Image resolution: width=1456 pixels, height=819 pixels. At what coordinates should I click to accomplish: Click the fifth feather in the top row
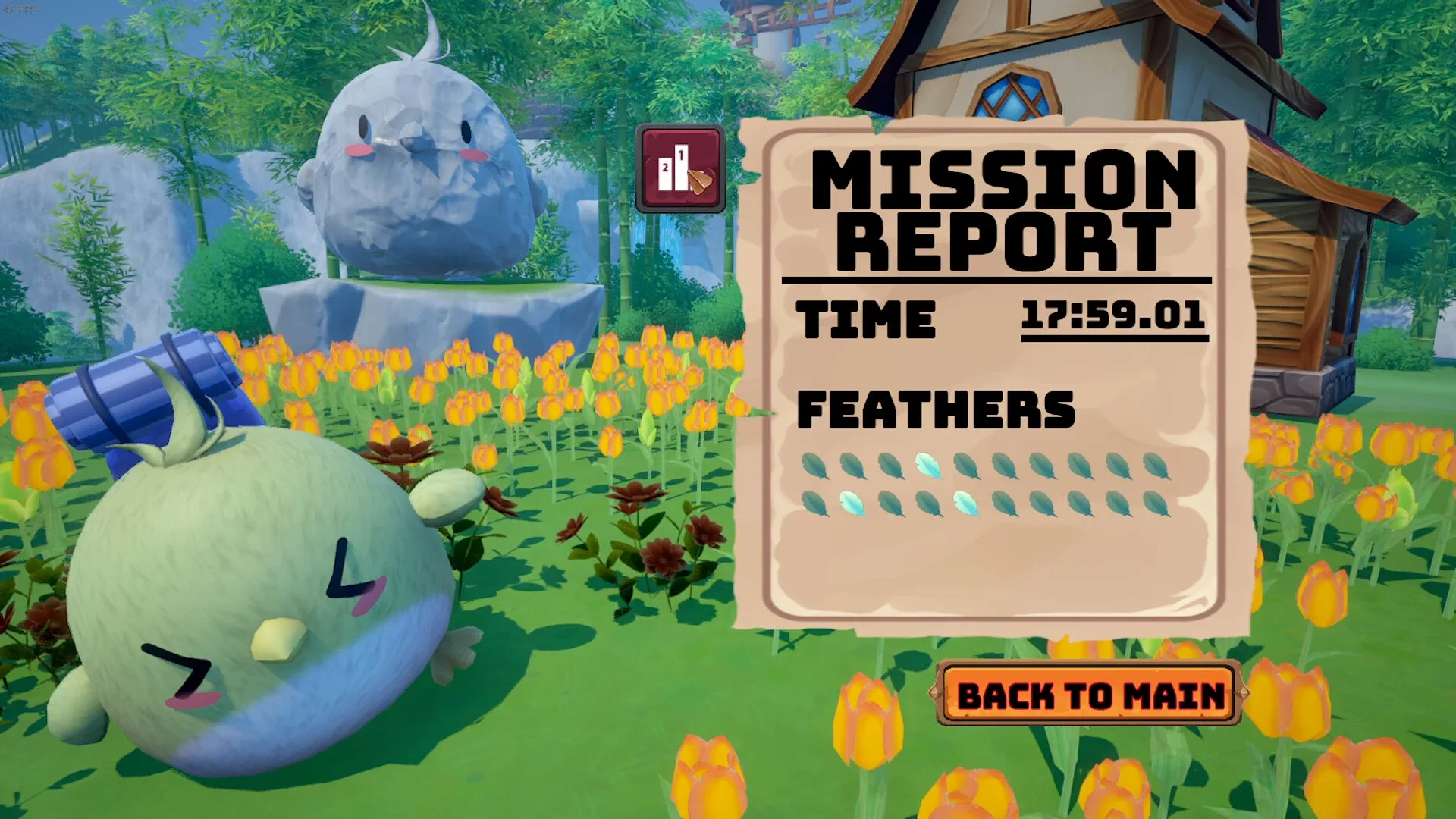pyautogui.click(x=965, y=465)
